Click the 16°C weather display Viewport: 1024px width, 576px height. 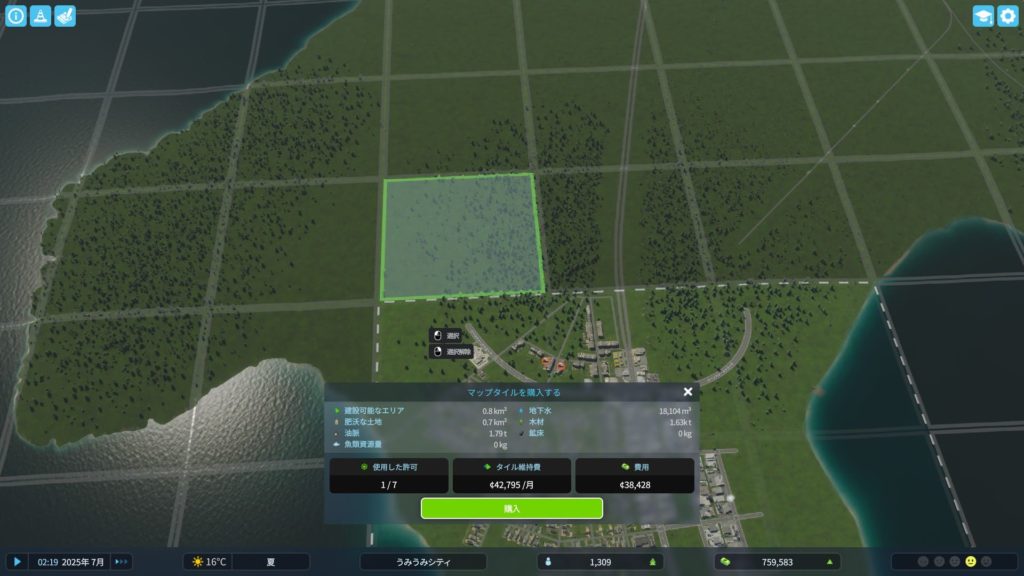[x=209, y=562]
